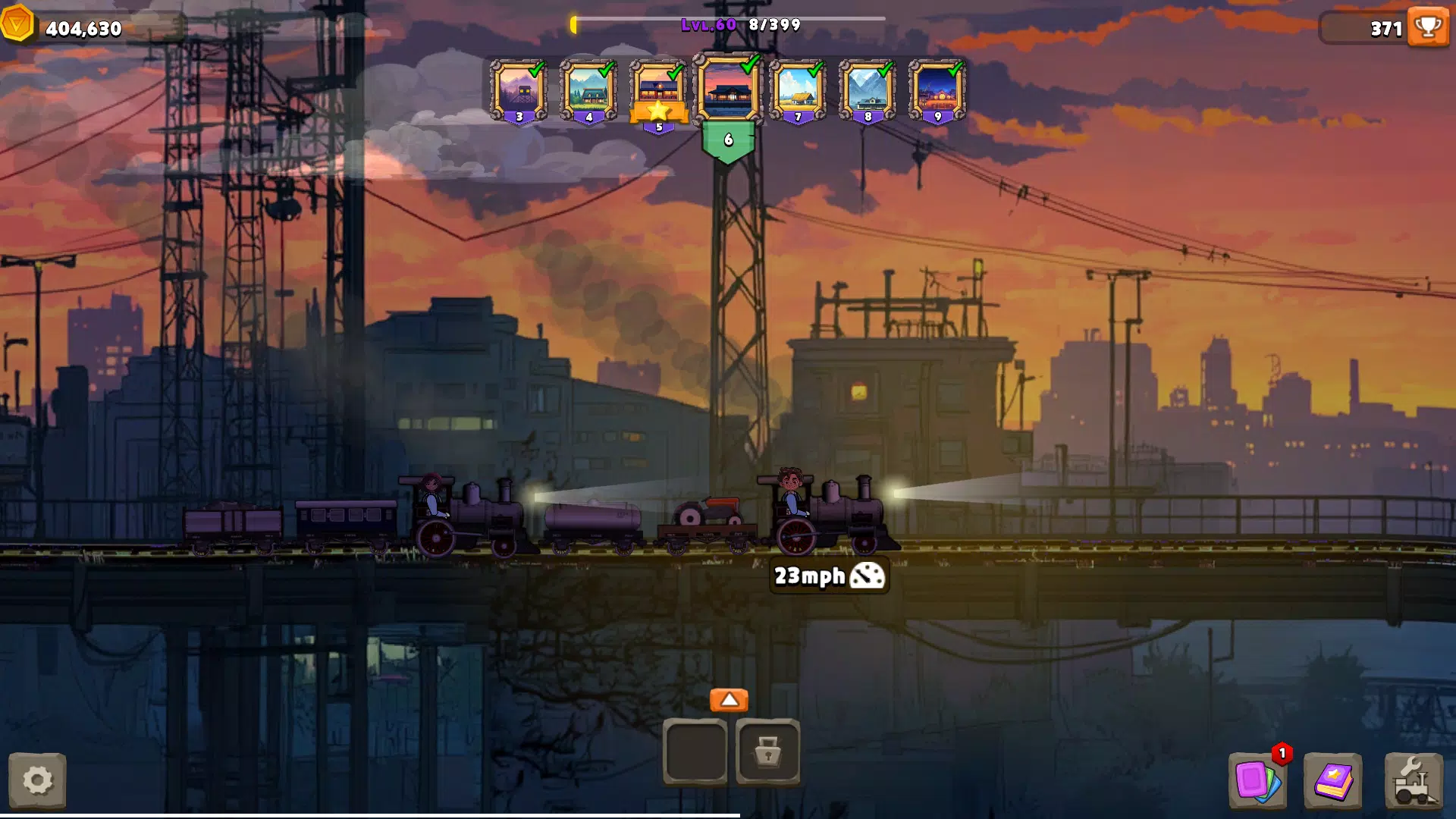
Task: Expand the green level 6 marker banner
Action: [x=730, y=140]
